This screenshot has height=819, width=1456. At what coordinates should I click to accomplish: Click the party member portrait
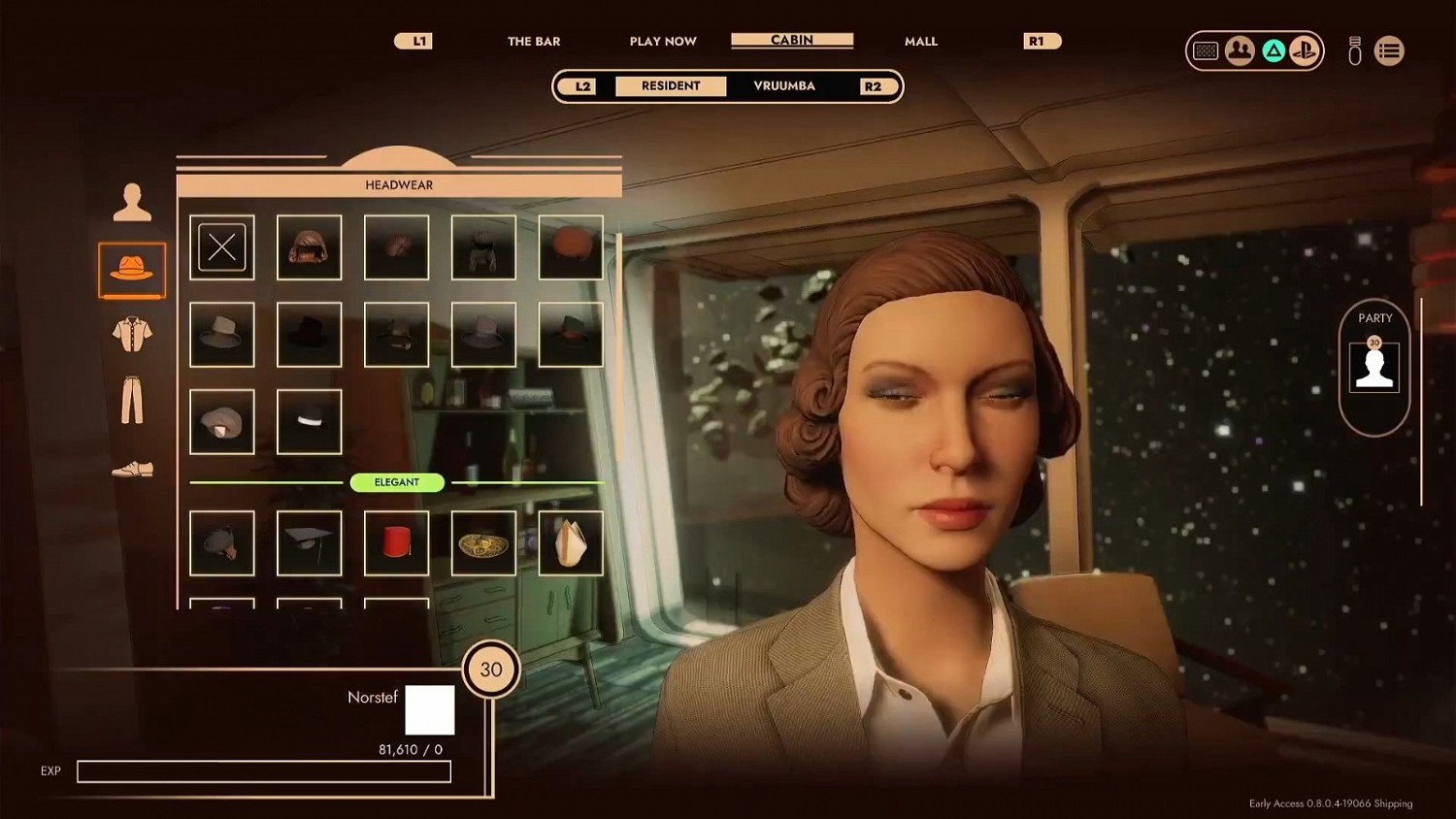point(1374,368)
